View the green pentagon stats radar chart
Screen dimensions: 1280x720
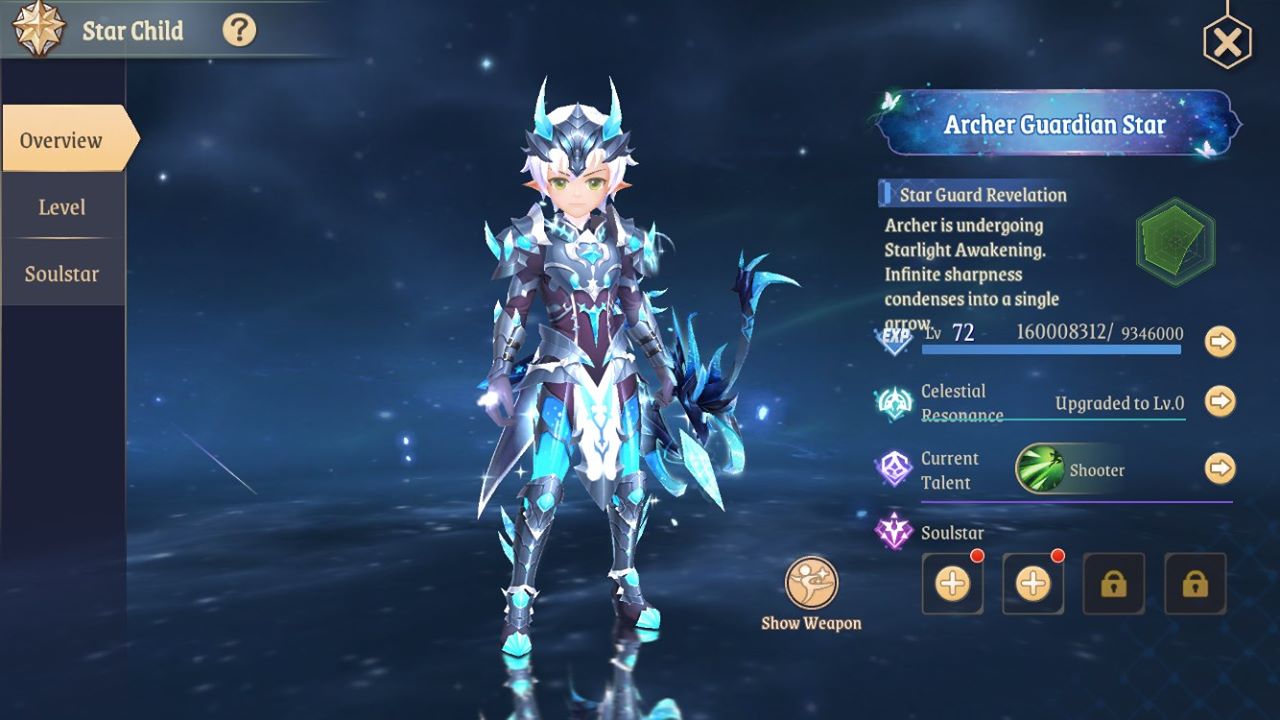(1175, 242)
